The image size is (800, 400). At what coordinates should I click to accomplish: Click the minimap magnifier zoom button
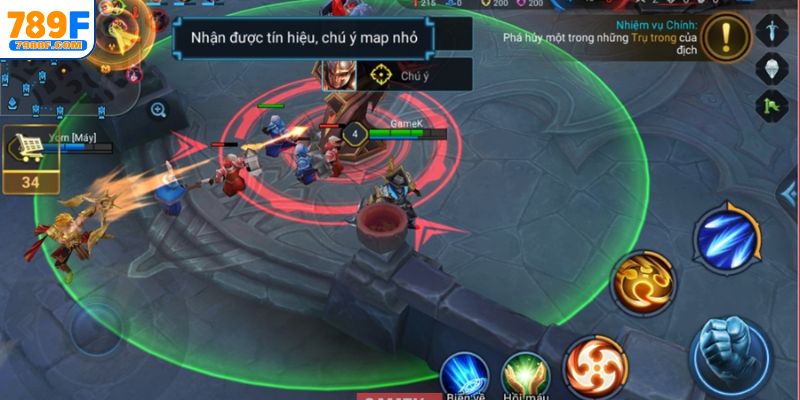coord(158,110)
